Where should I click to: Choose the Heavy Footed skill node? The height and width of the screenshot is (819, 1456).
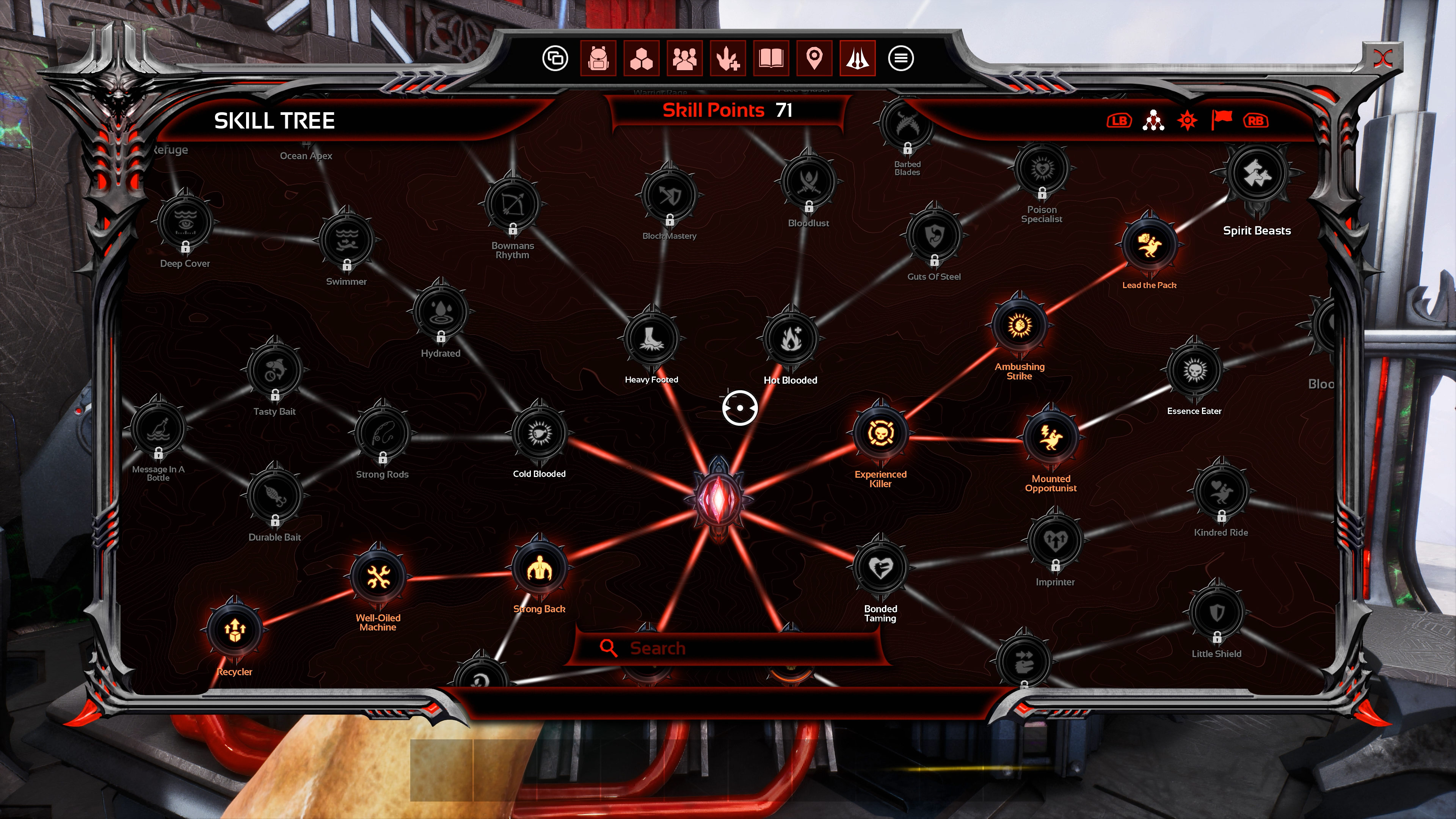[651, 338]
